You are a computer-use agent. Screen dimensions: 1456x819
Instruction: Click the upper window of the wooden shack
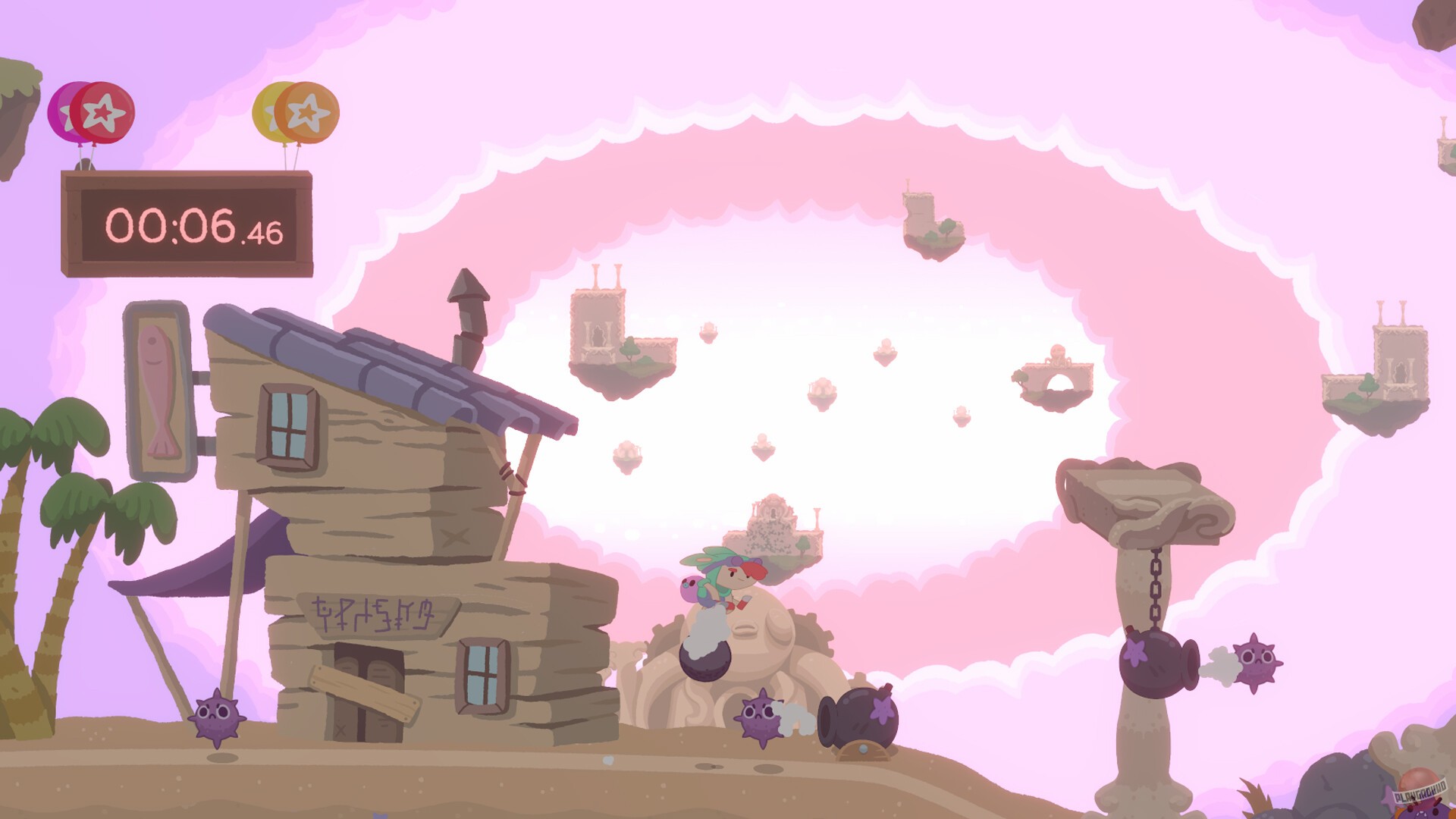[288, 425]
